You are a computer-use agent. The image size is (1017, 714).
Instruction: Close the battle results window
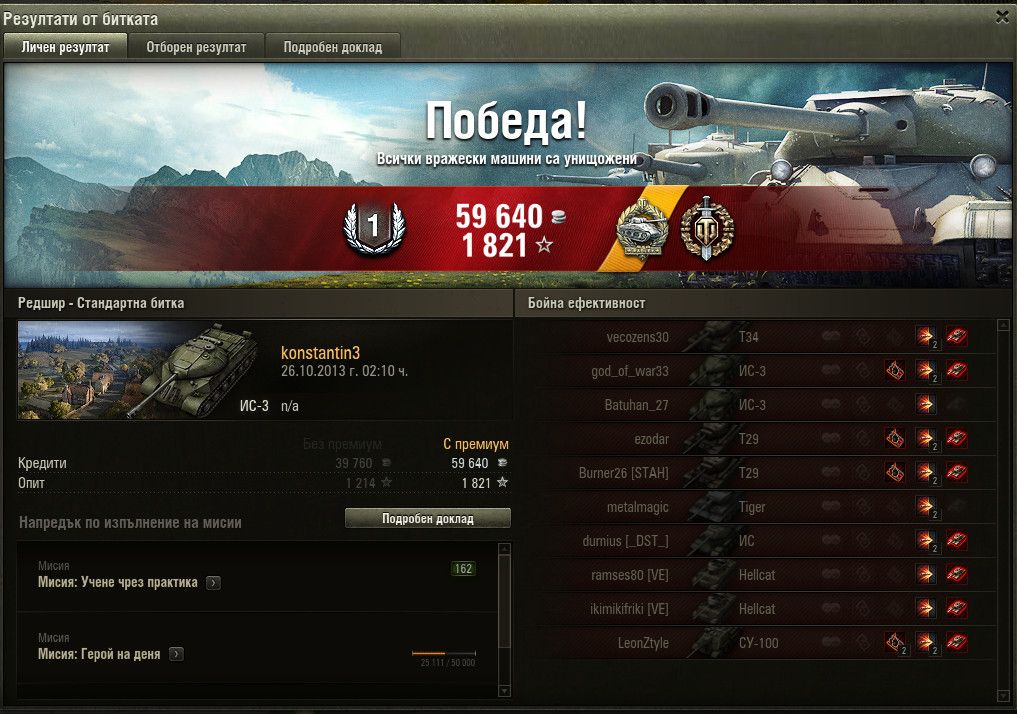(x=1002, y=17)
